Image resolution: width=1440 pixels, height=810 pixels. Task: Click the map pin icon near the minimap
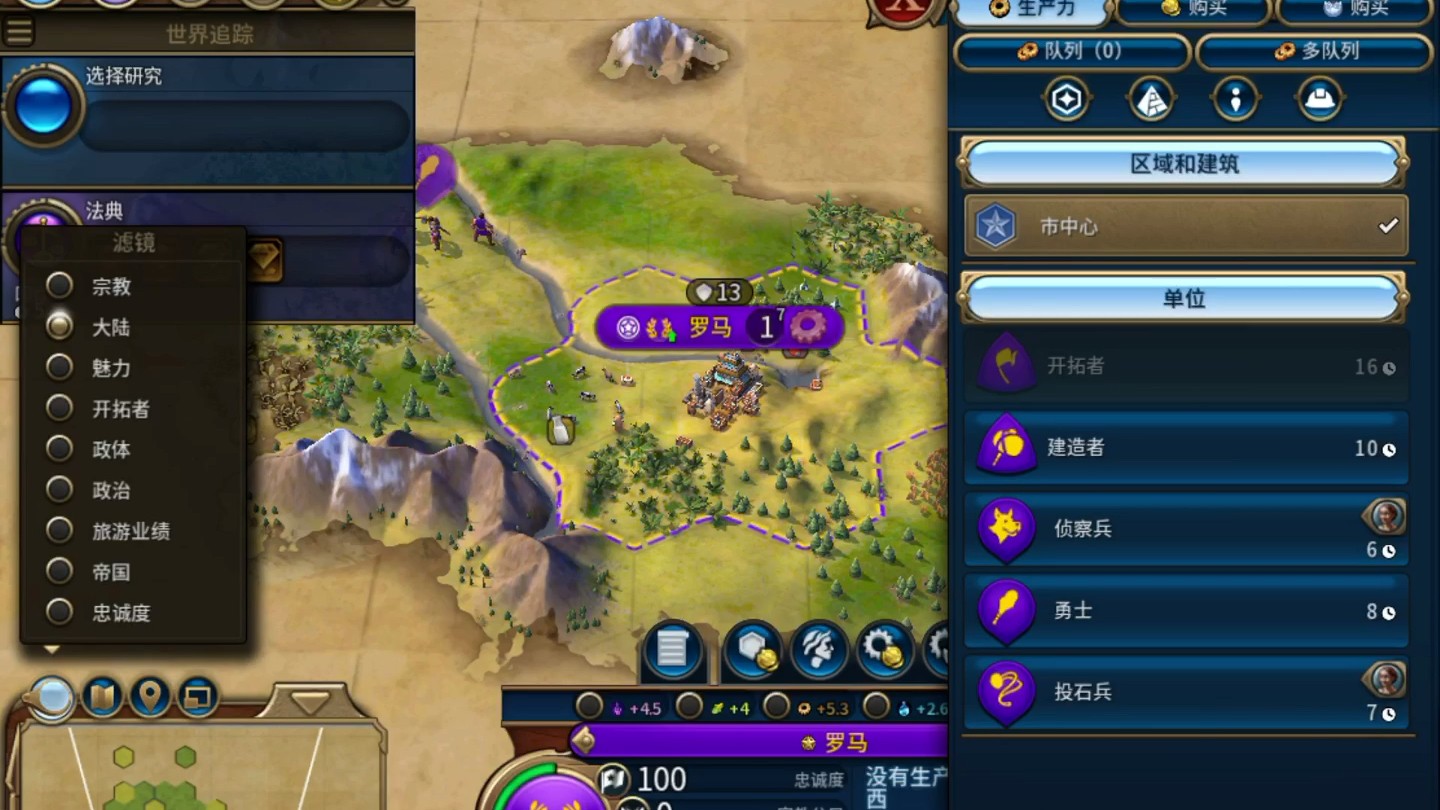[x=151, y=698]
